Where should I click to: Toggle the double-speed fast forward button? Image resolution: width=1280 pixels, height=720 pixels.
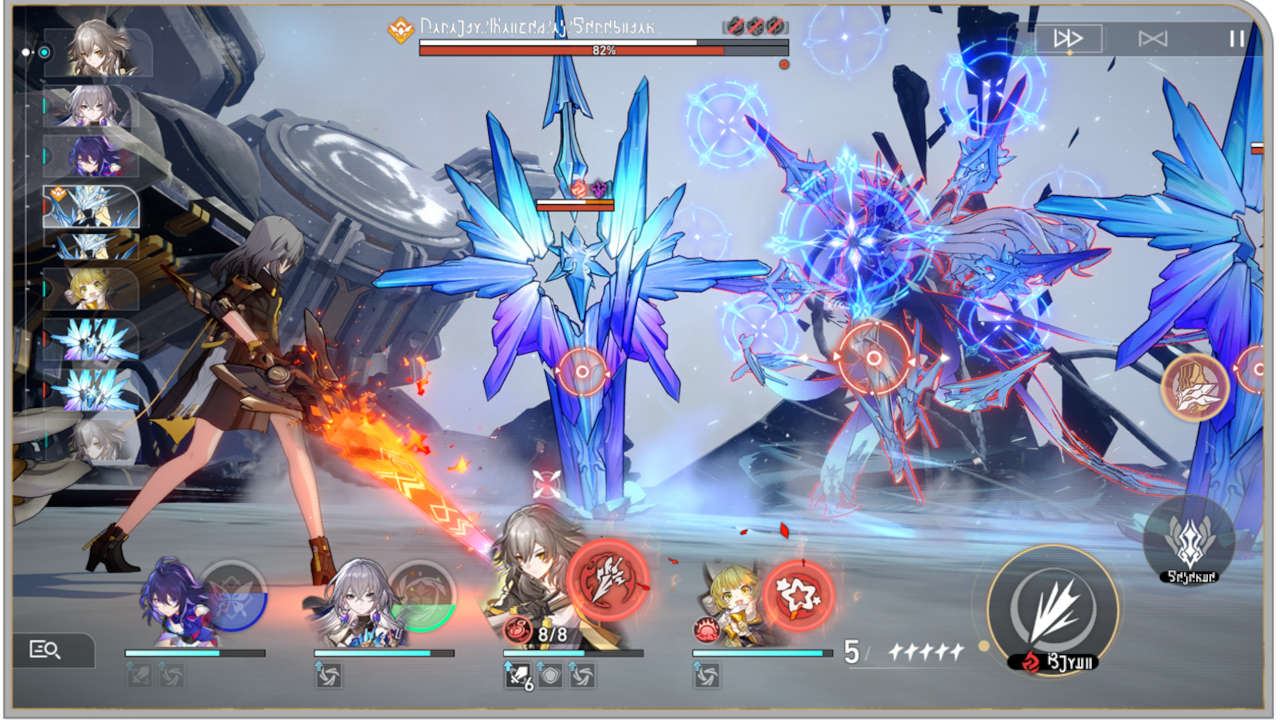[x=1068, y=39]
